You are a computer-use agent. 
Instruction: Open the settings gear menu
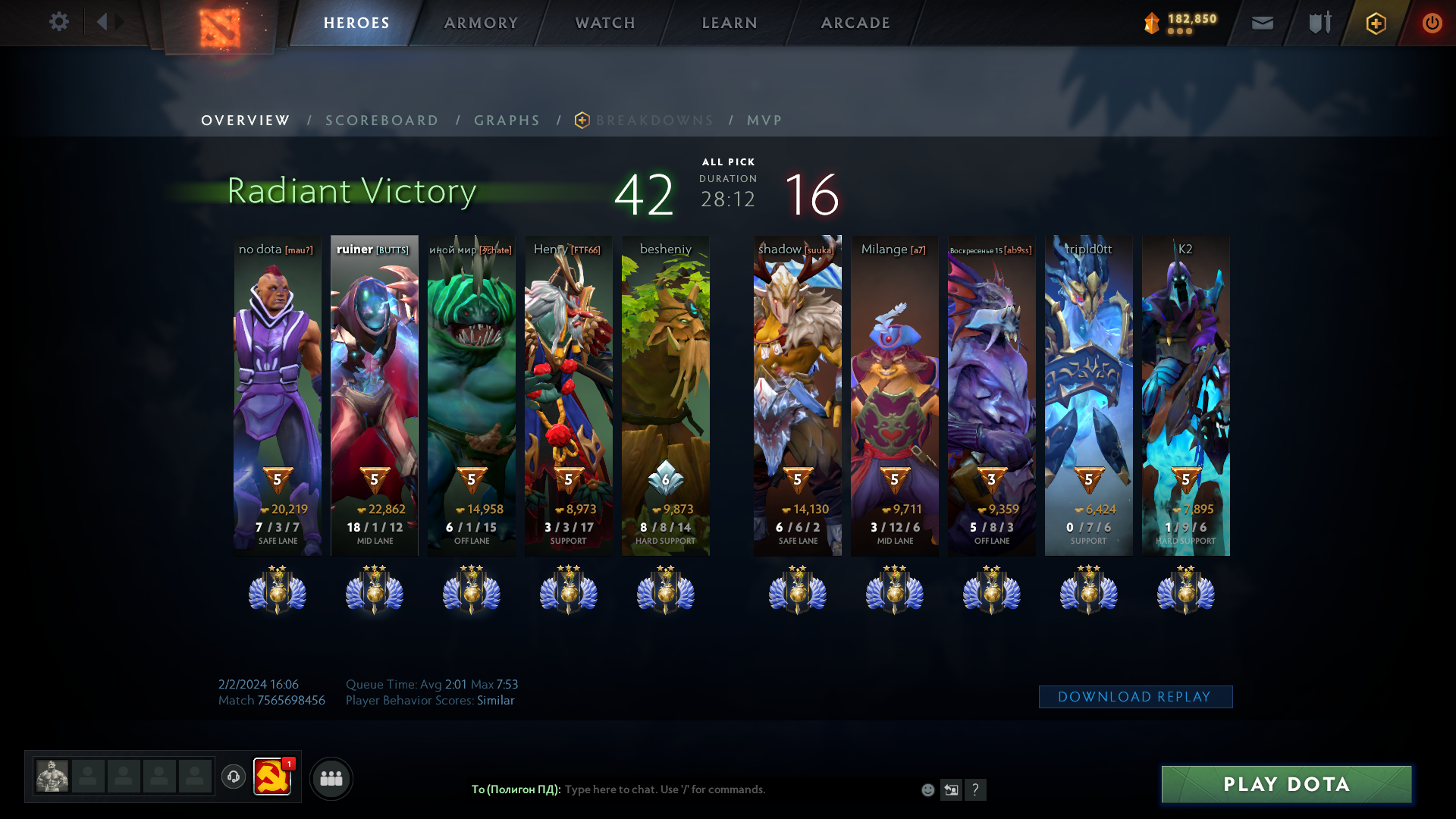59,22
